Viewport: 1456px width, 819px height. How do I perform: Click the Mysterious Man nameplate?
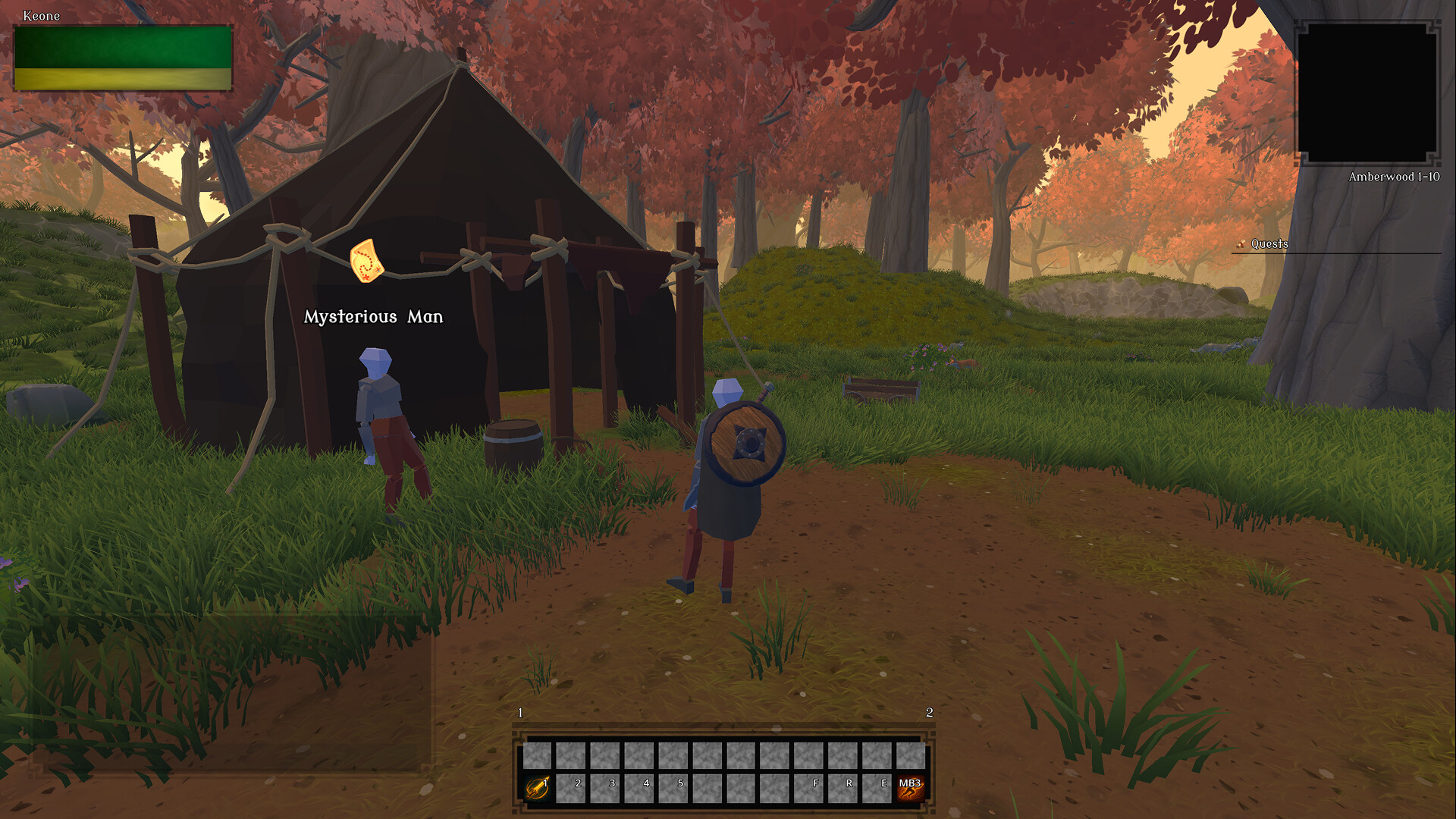pyautogui.click(x=373, y=318)
